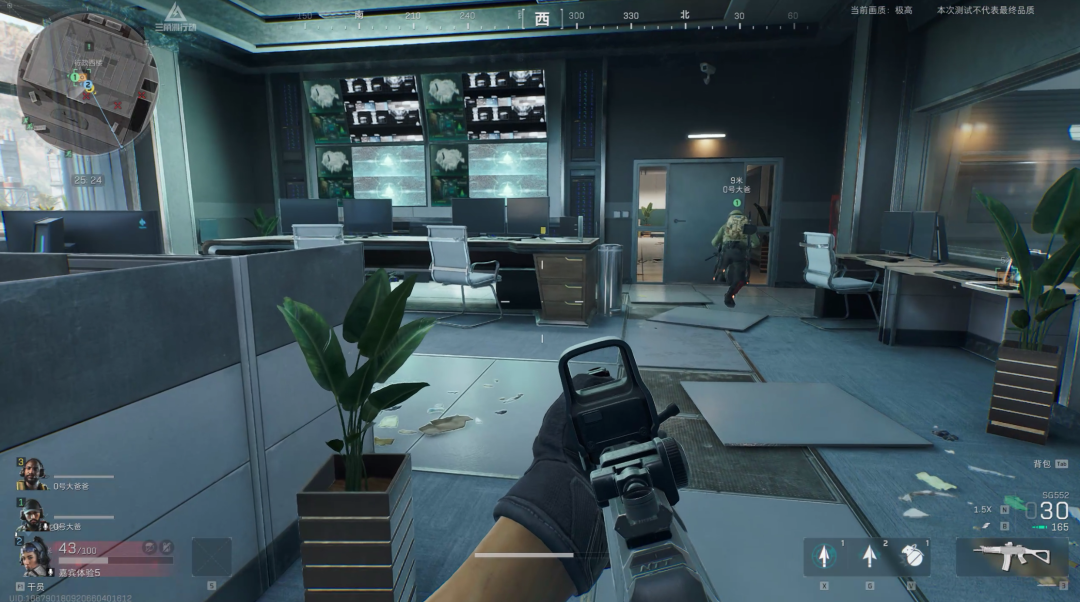Open the circular minimap

87,83
